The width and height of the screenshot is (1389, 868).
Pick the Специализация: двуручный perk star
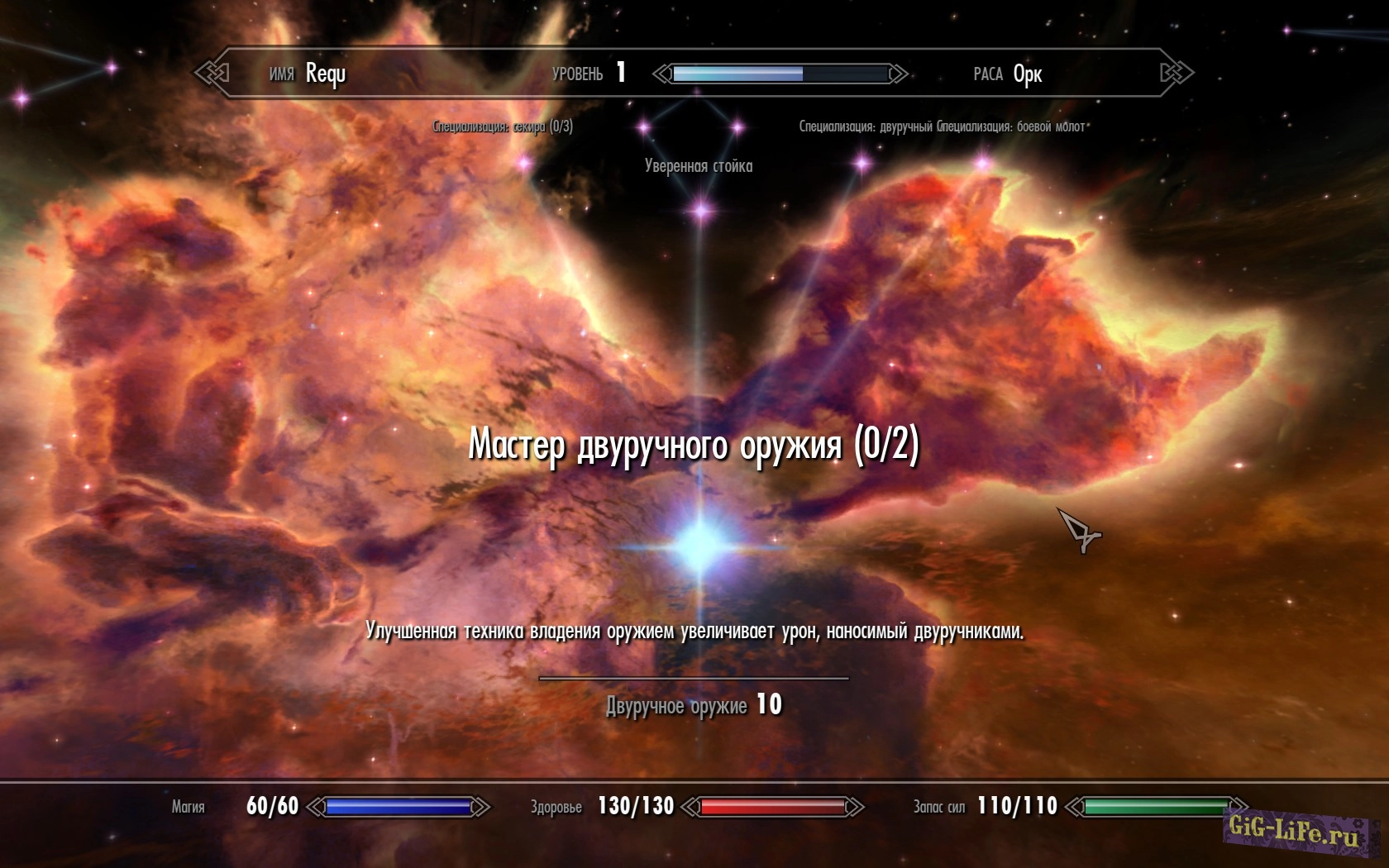point(862,162)
